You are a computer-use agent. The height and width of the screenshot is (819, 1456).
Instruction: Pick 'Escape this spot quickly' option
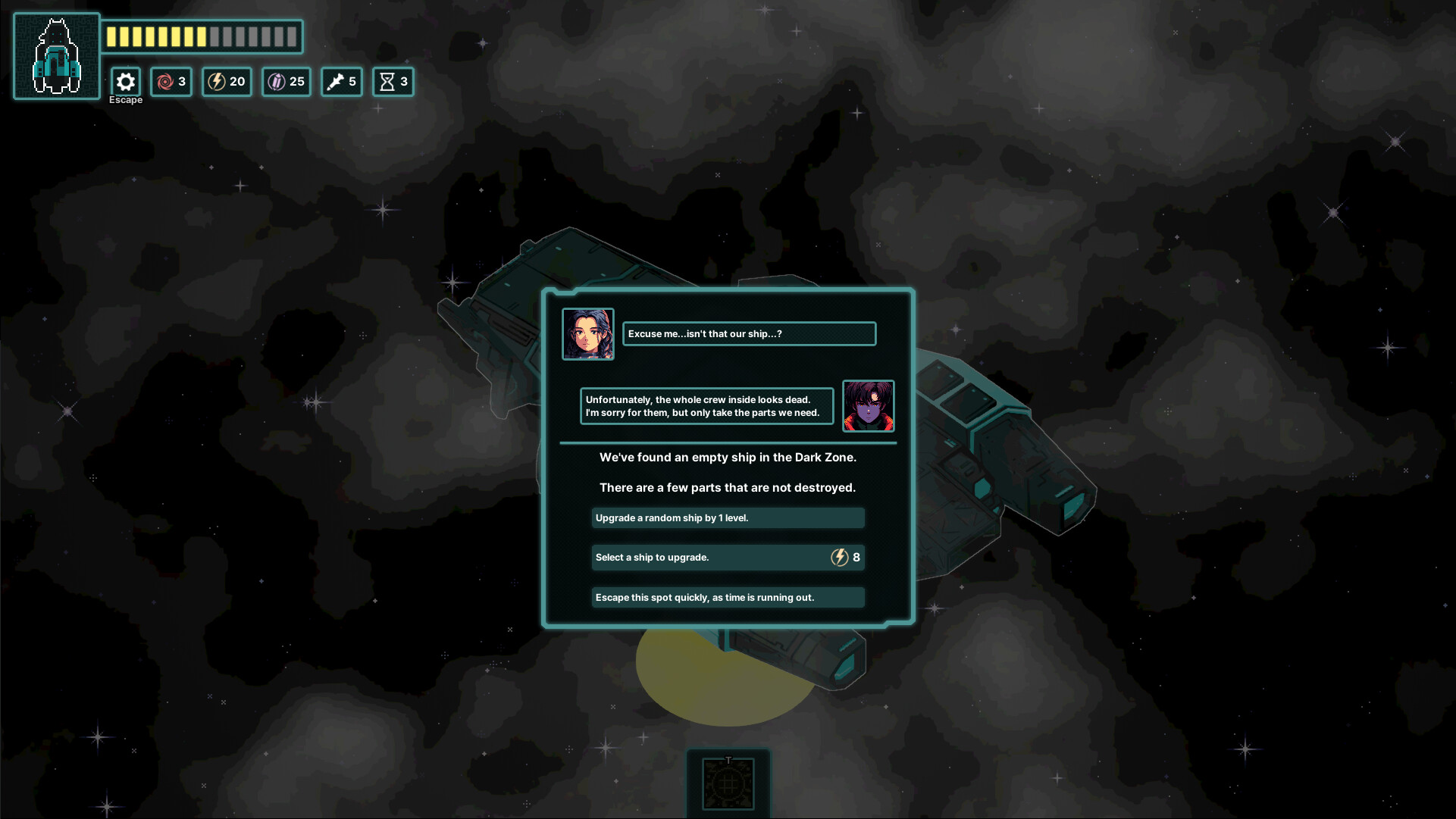point(728,597)
